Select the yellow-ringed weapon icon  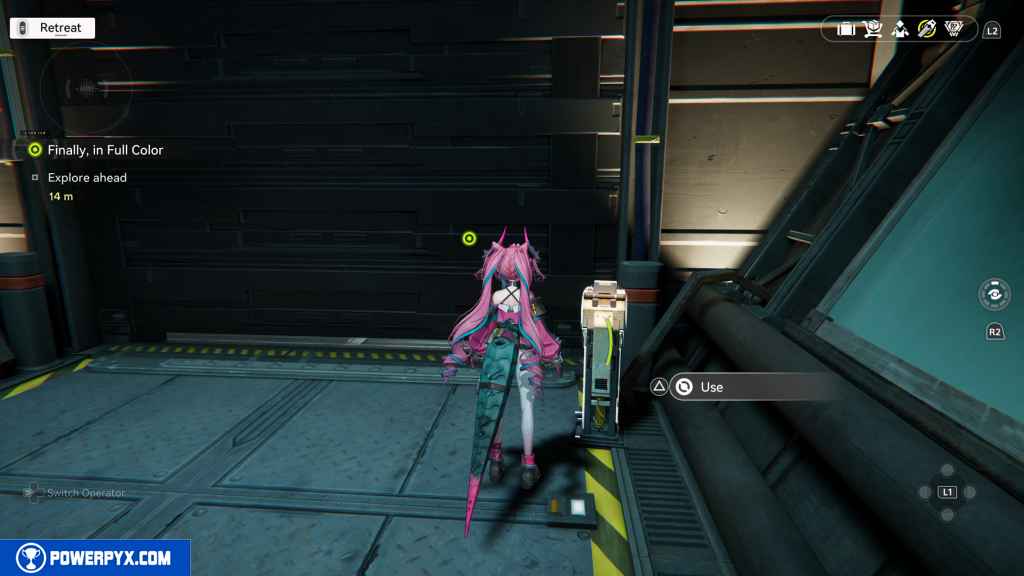(927, 29)
